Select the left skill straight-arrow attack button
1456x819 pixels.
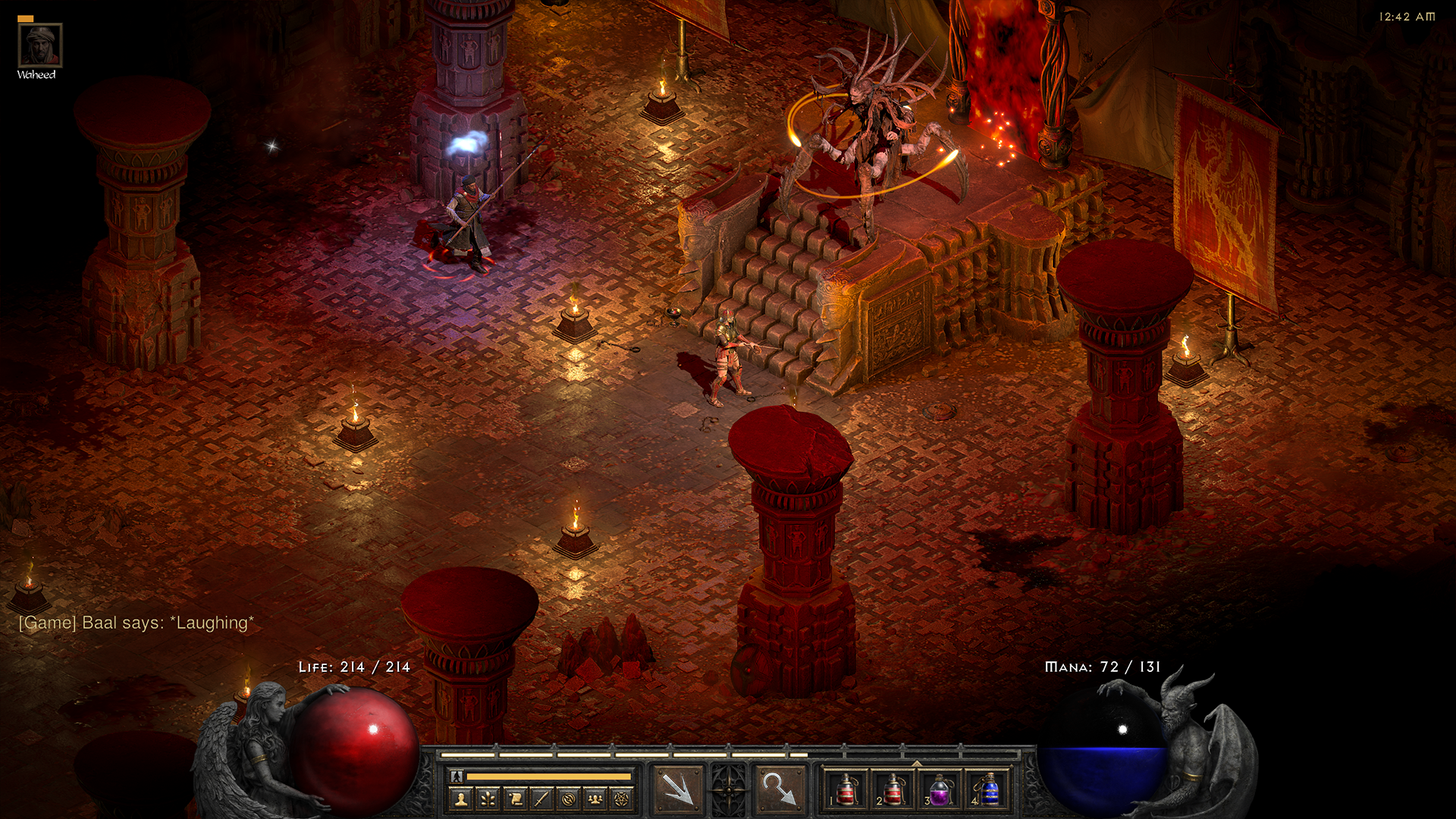tap(677, 789)
